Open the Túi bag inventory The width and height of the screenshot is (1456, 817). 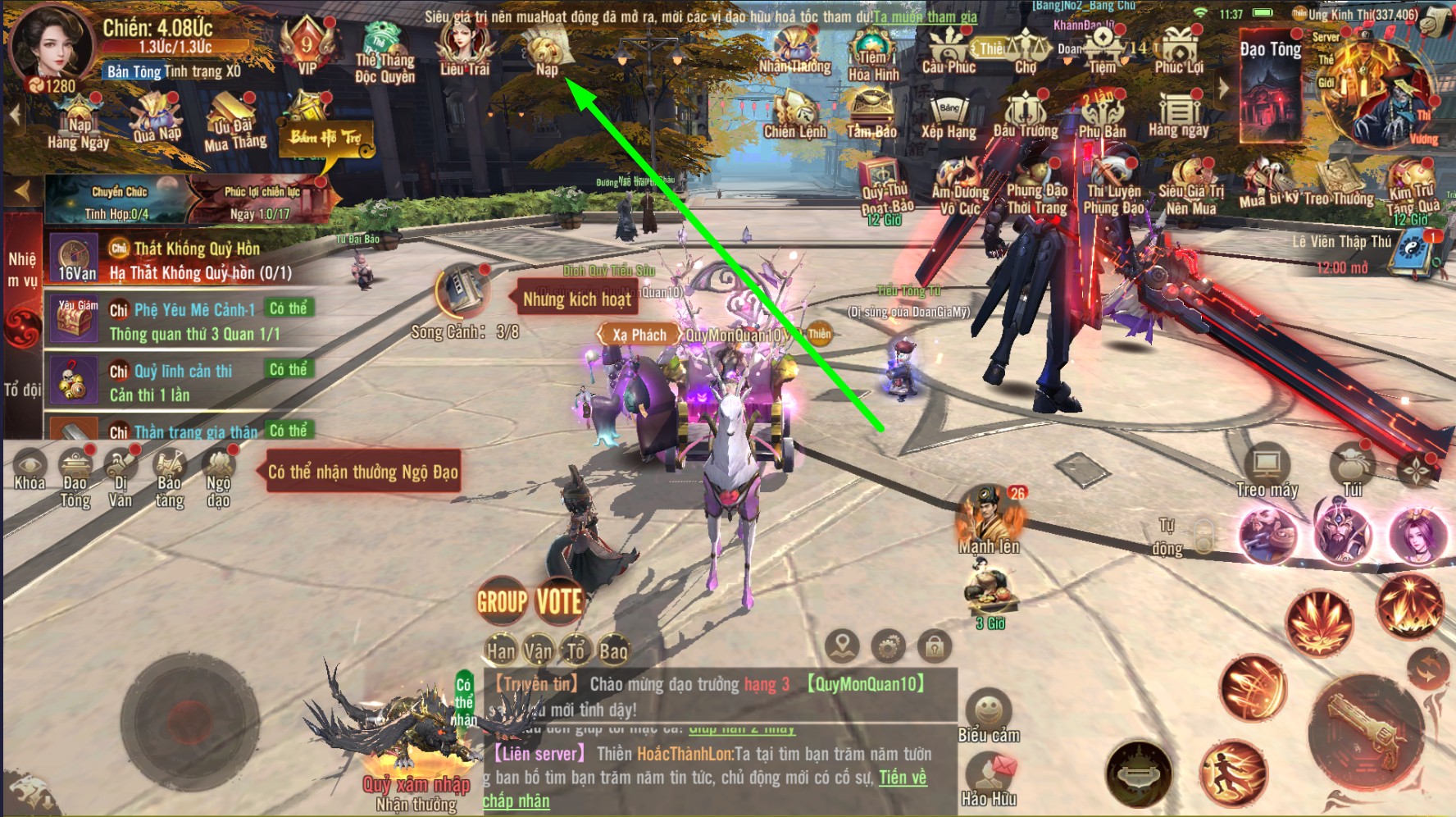click(1352, 471)
